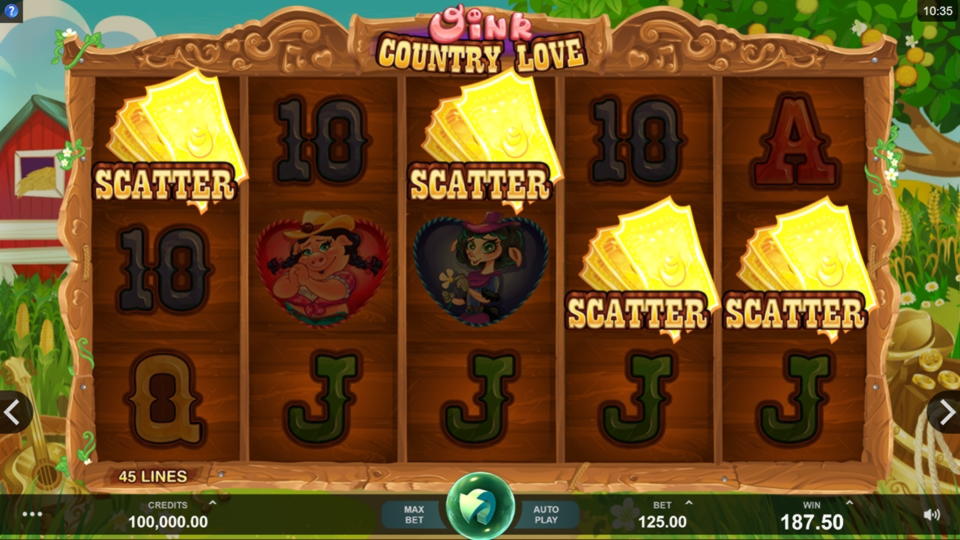
Task: Open the Auto Play options
Action: pyautogui.click(x=546, y=514)
